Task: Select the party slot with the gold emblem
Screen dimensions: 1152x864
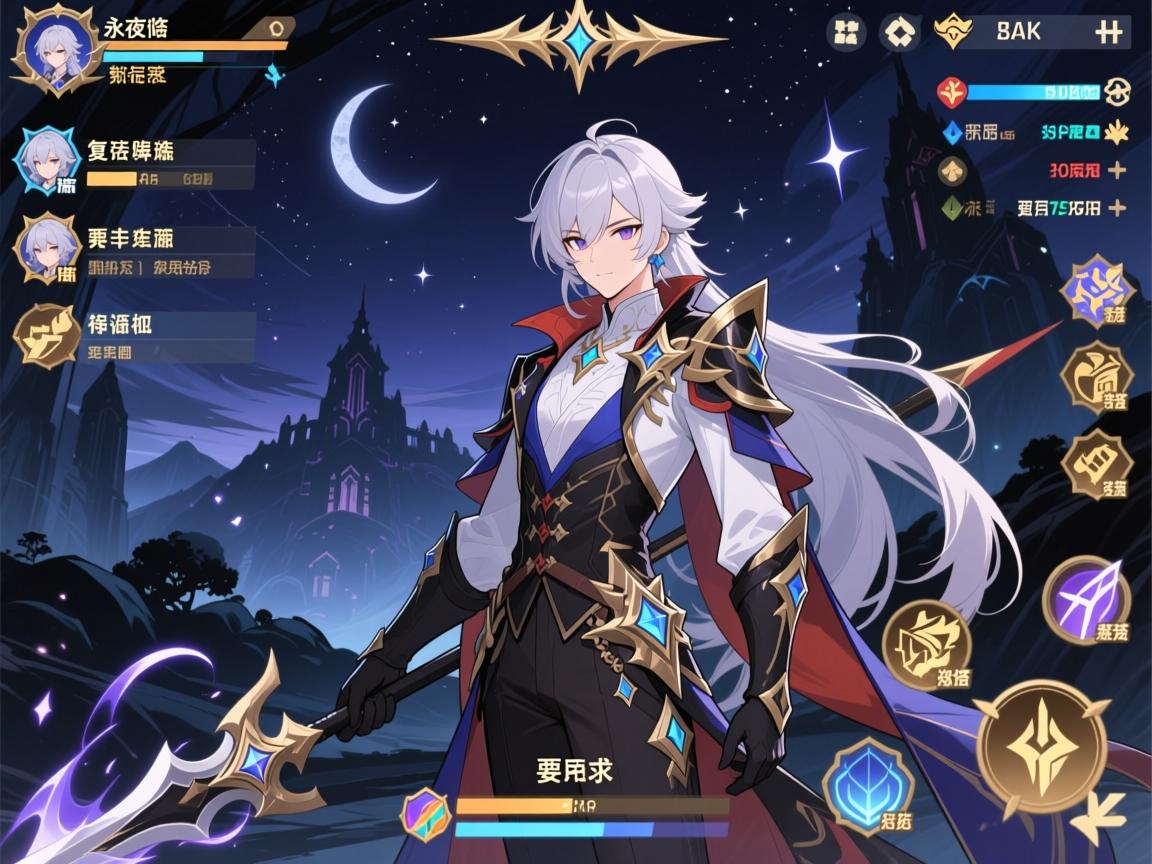Action: (47, 334)
